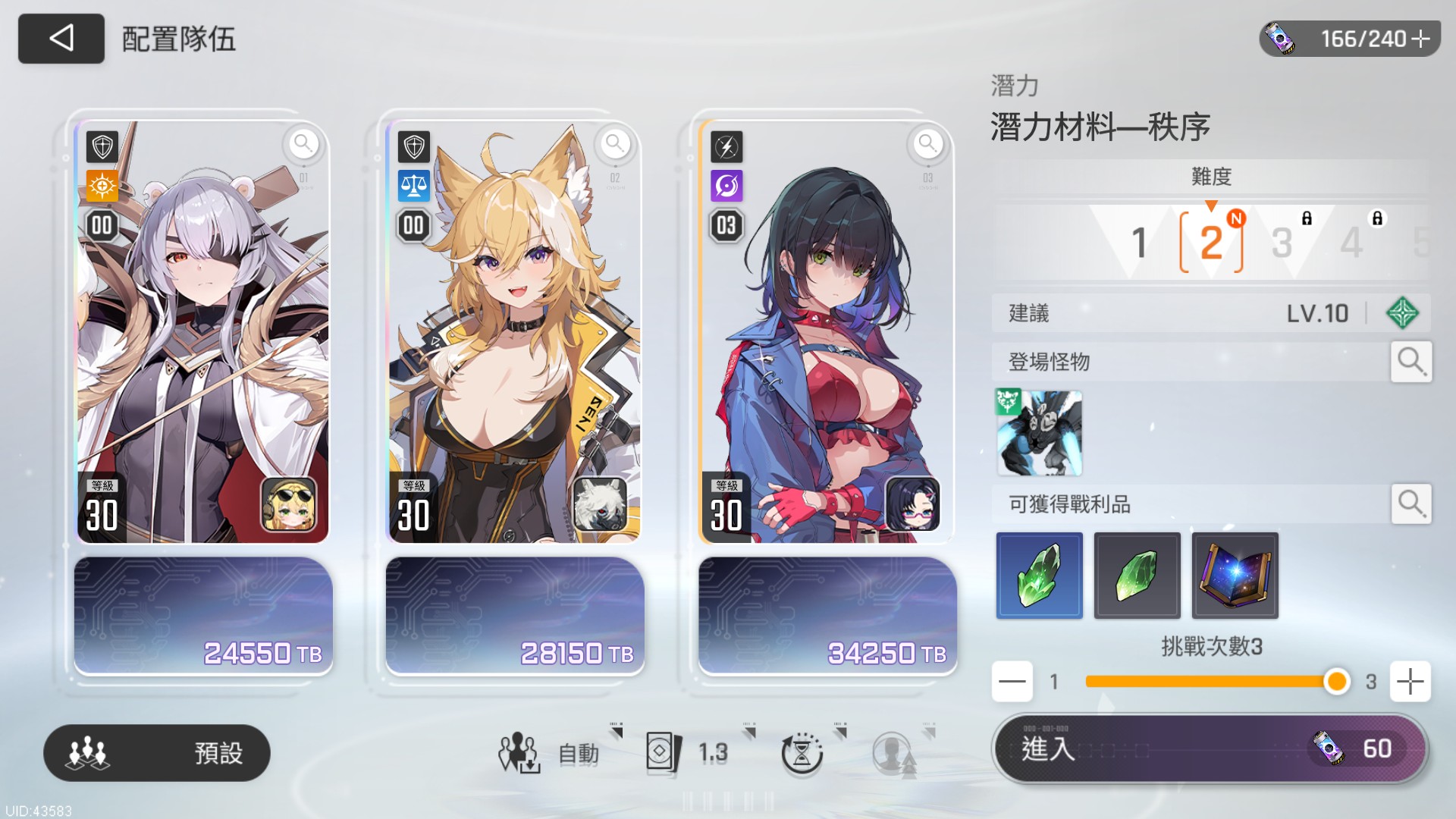Choose difficulty level 1
Screen dimensions: 1456x819
[1139, 243]
